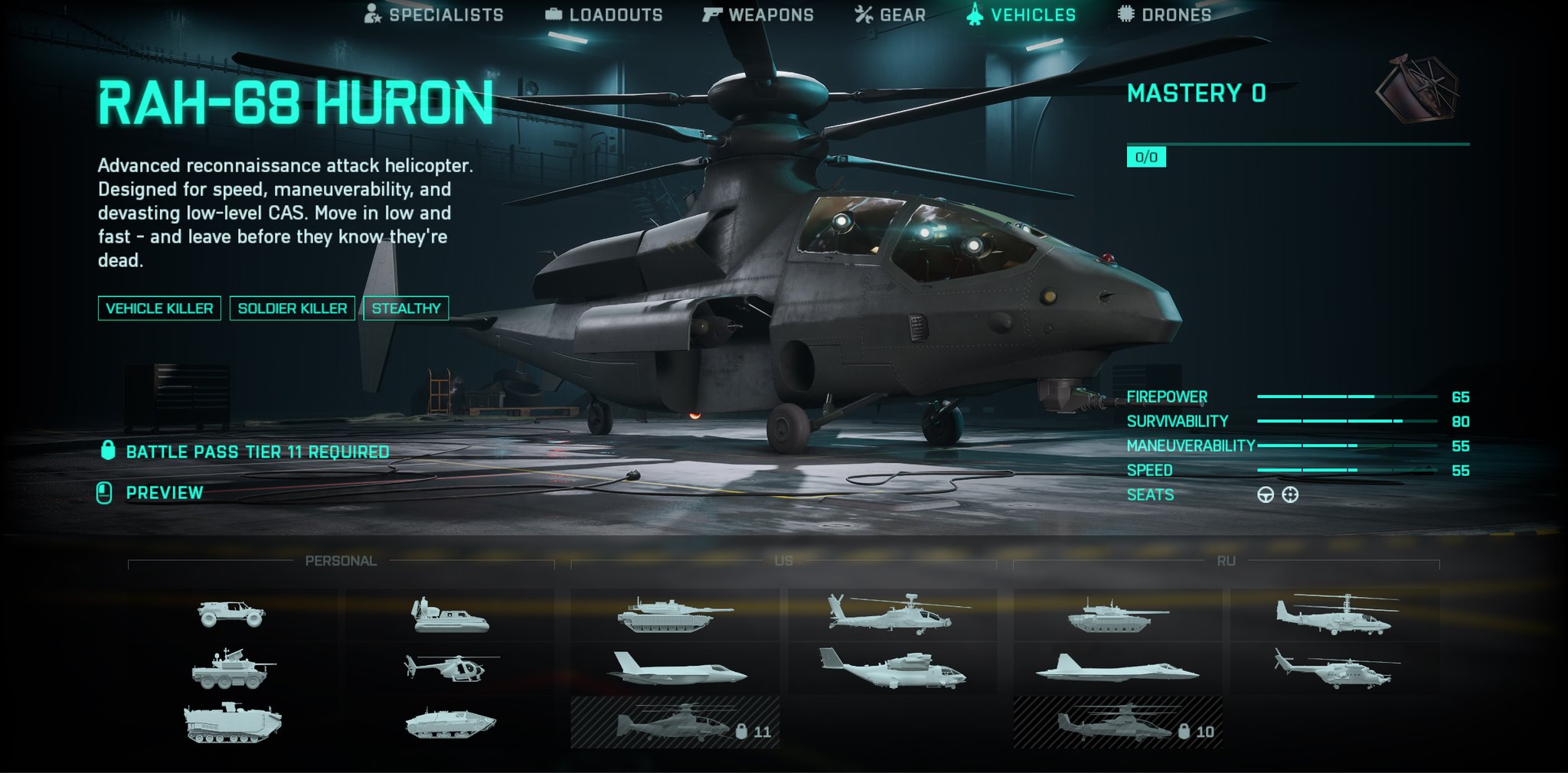Click the Soldier Killer label

tap(292, 309)
